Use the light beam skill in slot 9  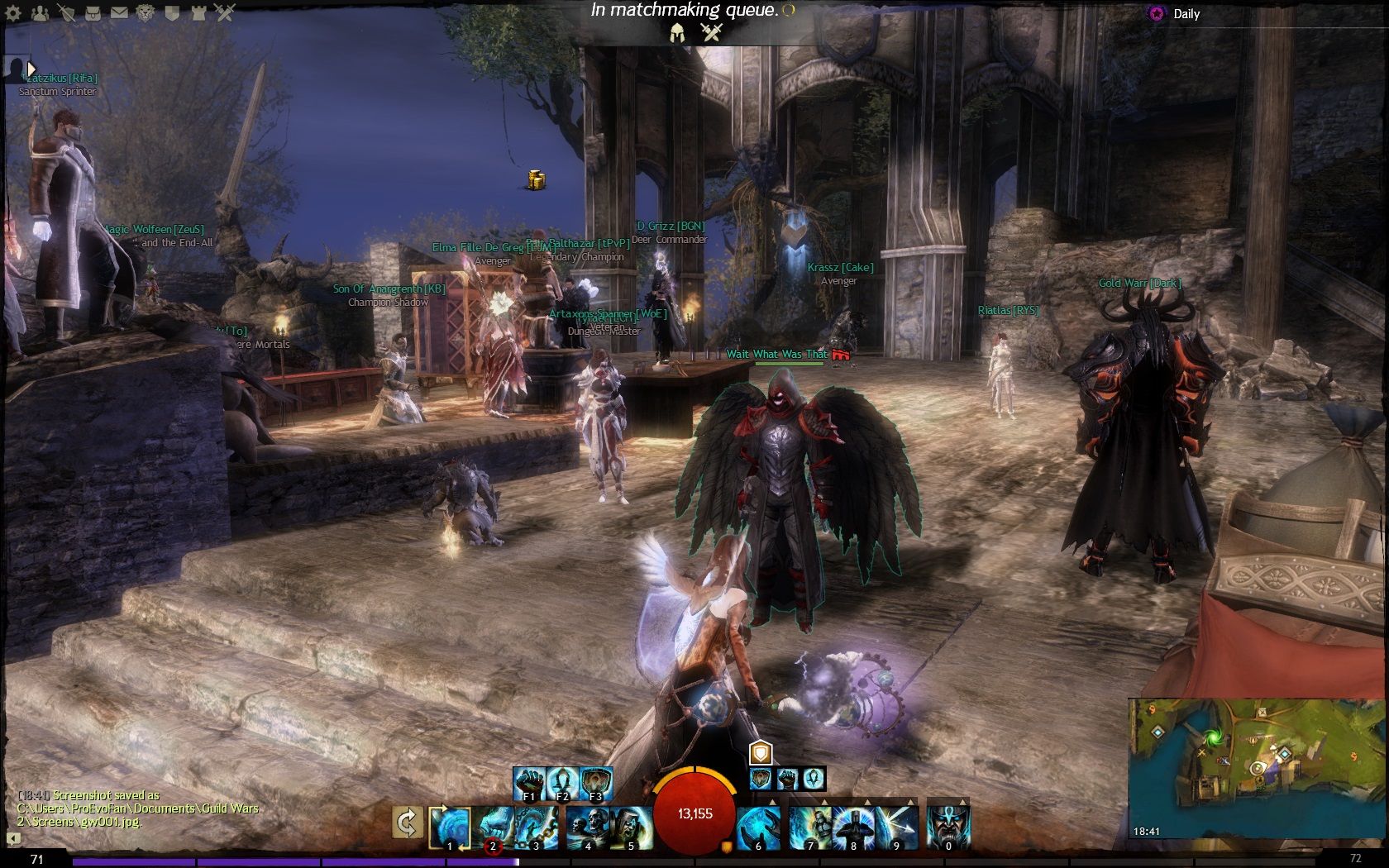click(896, 827)
